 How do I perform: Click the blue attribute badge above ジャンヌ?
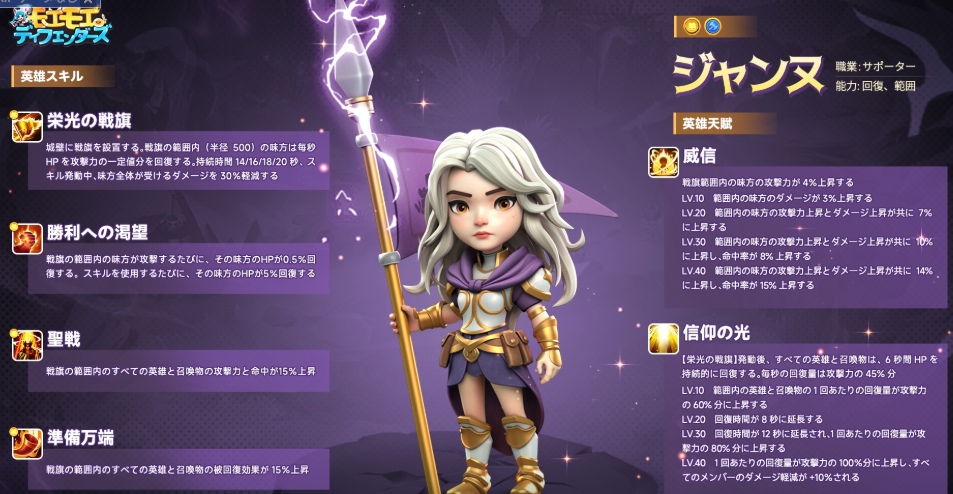714,25
